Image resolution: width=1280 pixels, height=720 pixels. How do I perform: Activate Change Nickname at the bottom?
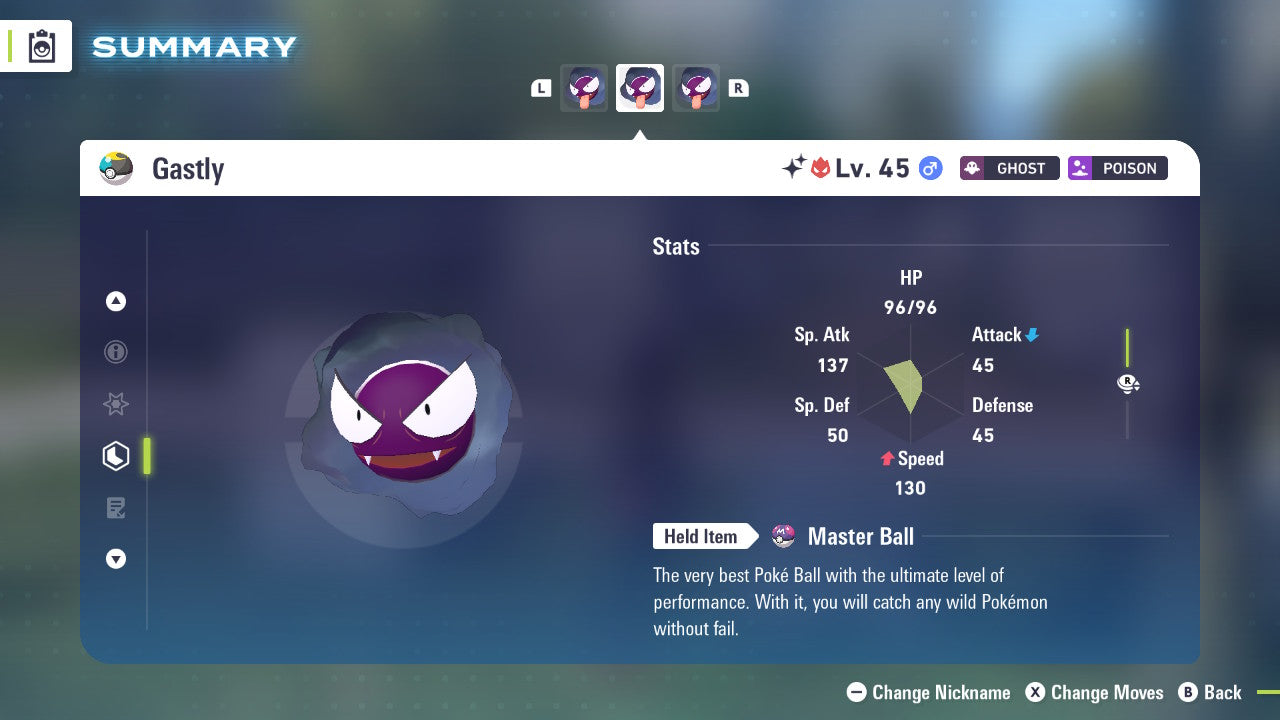pyautogui.click(x=928, y=692)
